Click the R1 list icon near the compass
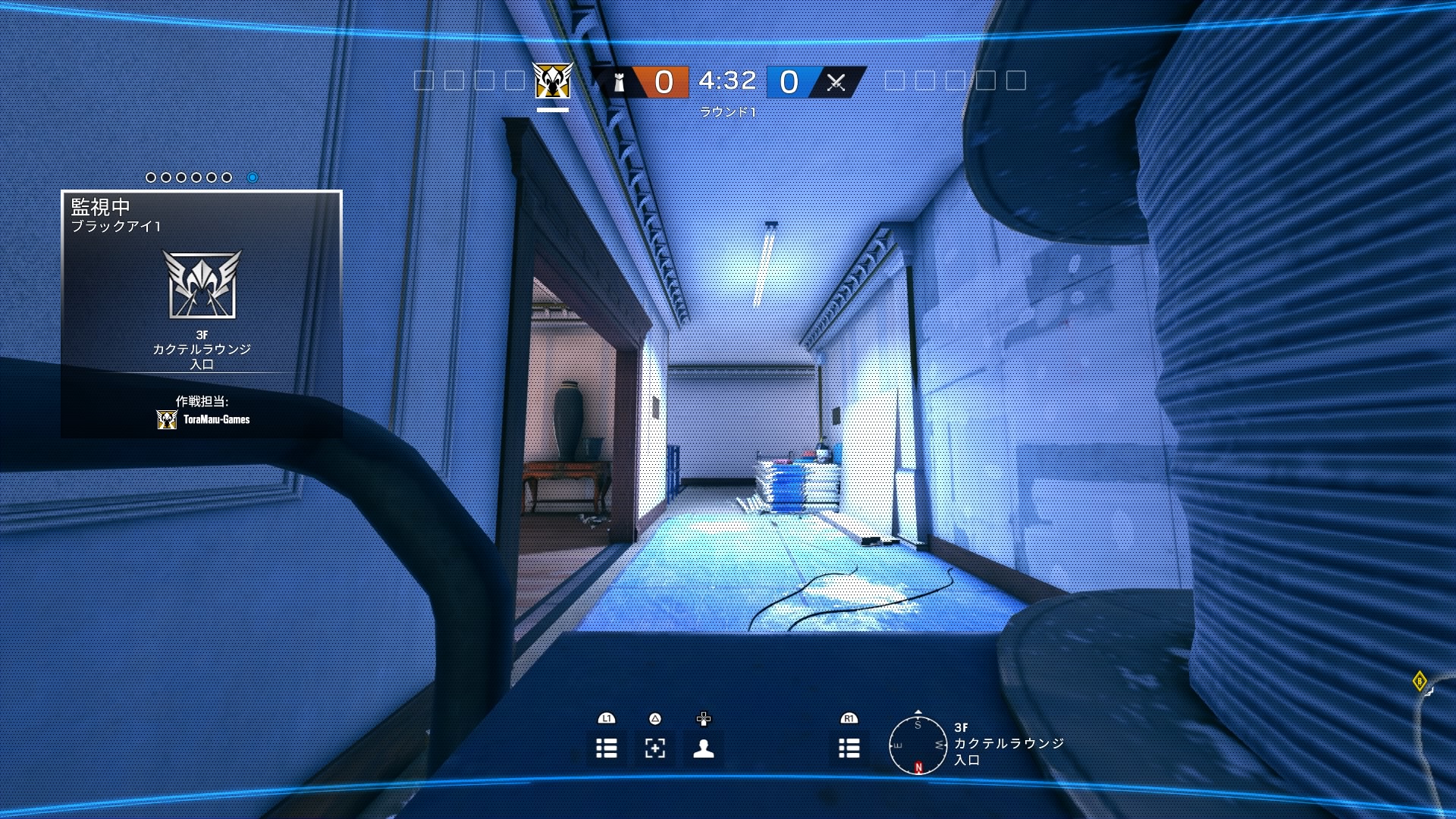Screen dimensions: 1456x819 [x=849, y=748]
